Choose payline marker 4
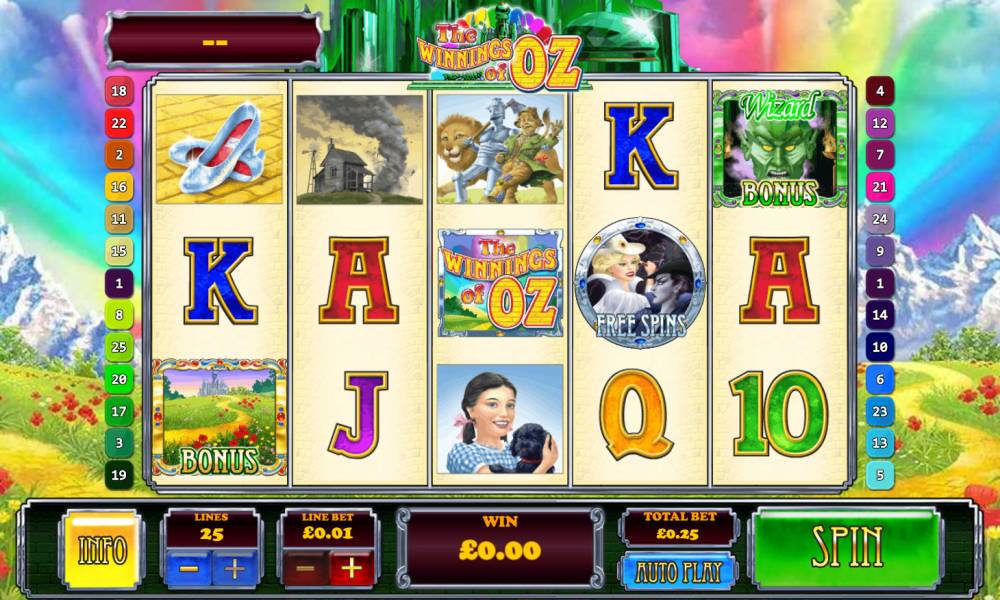The image size is (1000, 600). click(x=880, y=91)
